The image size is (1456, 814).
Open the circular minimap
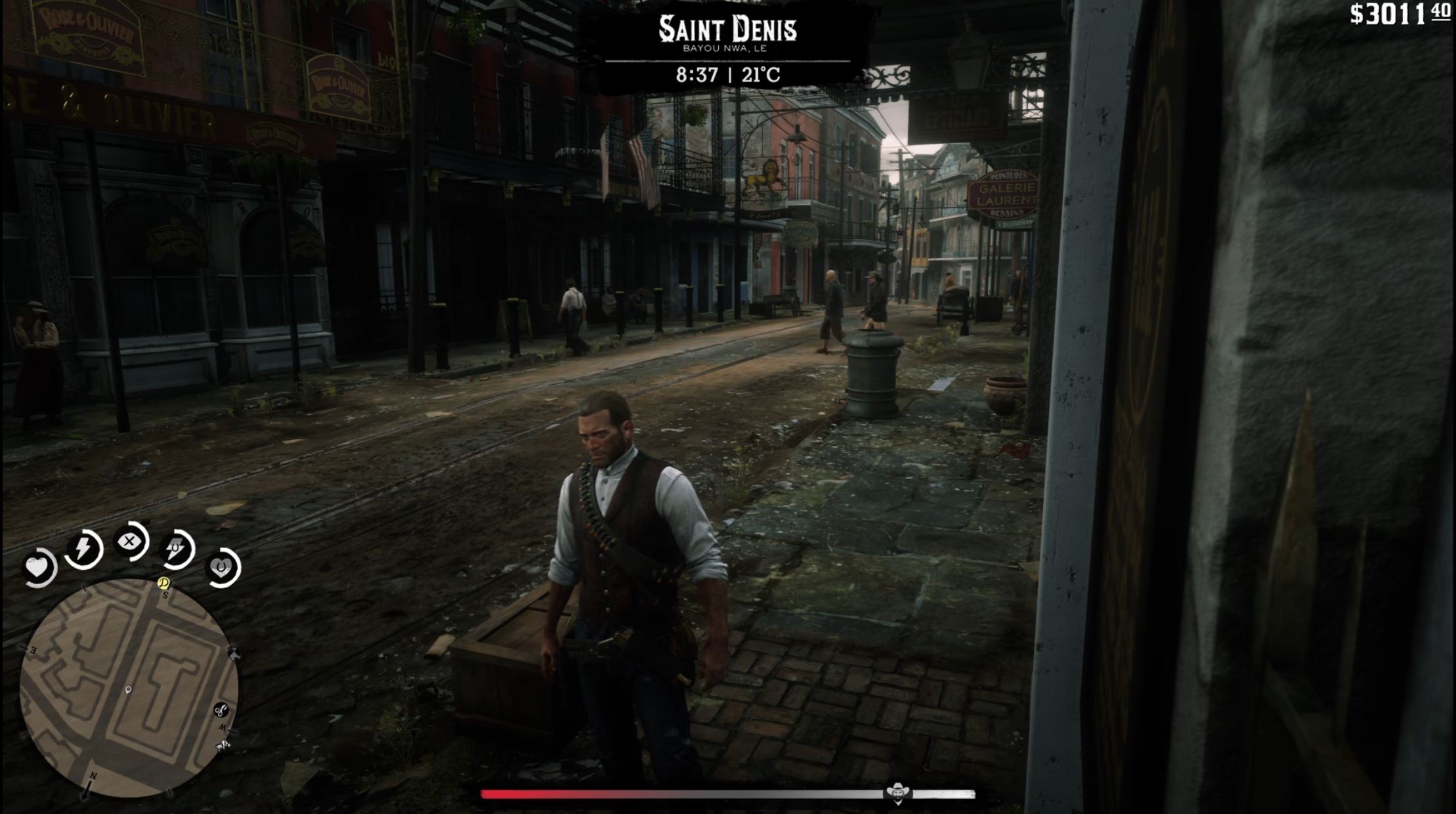tap(129, 688)
